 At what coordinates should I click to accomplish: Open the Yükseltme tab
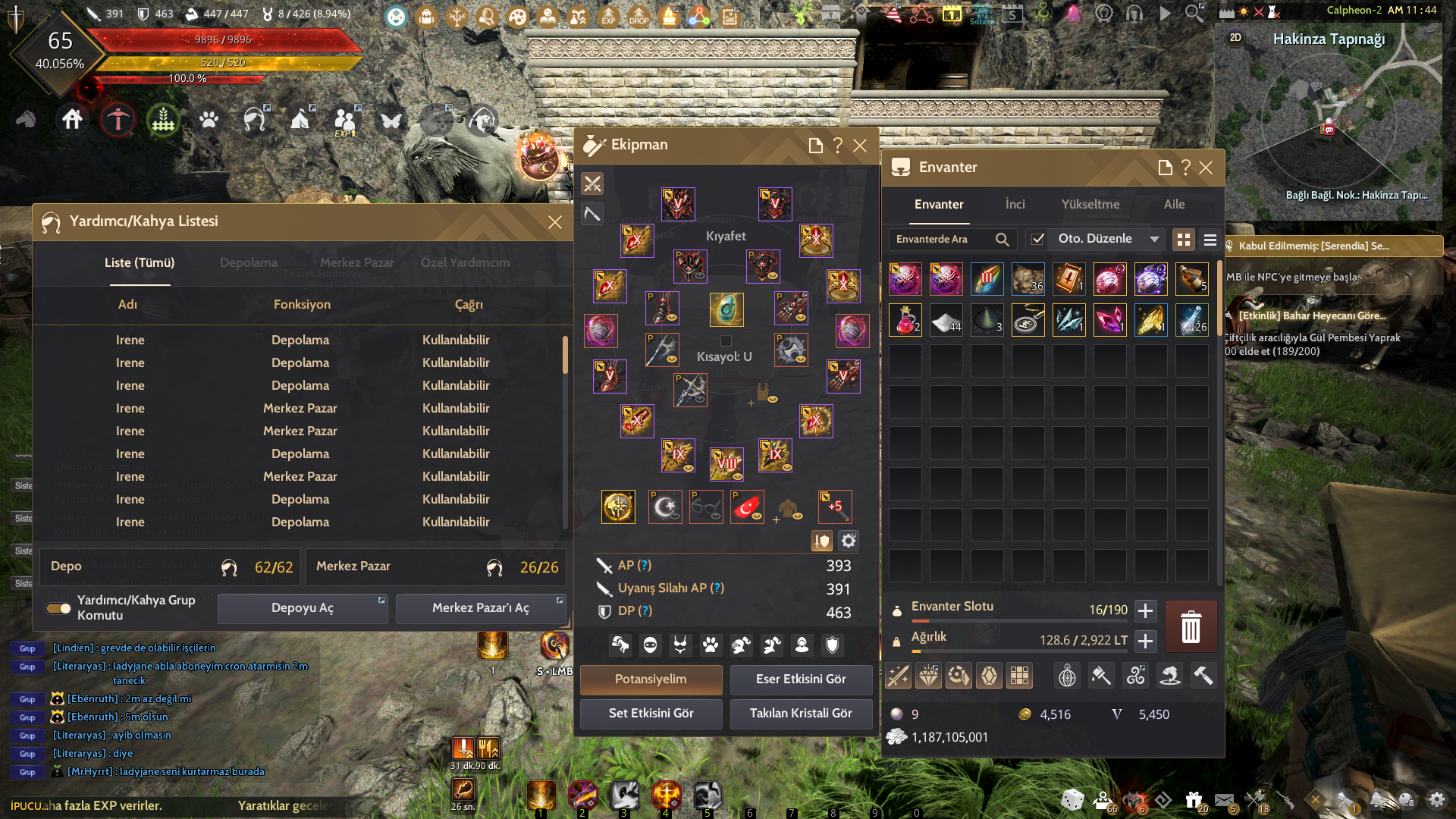(1090, 205)
